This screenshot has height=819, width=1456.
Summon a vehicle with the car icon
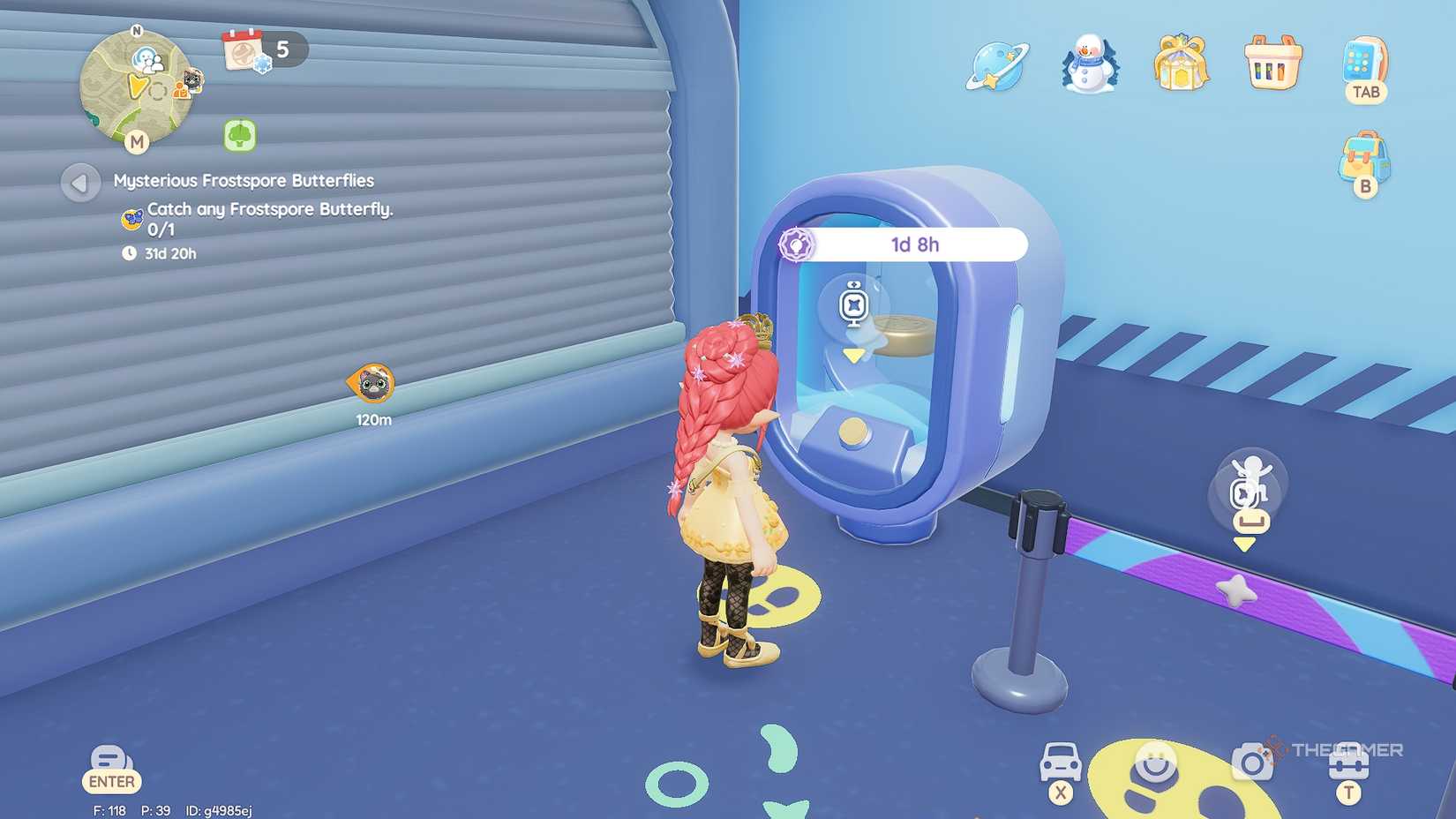pyautogui.click(x=1063, y=761)
